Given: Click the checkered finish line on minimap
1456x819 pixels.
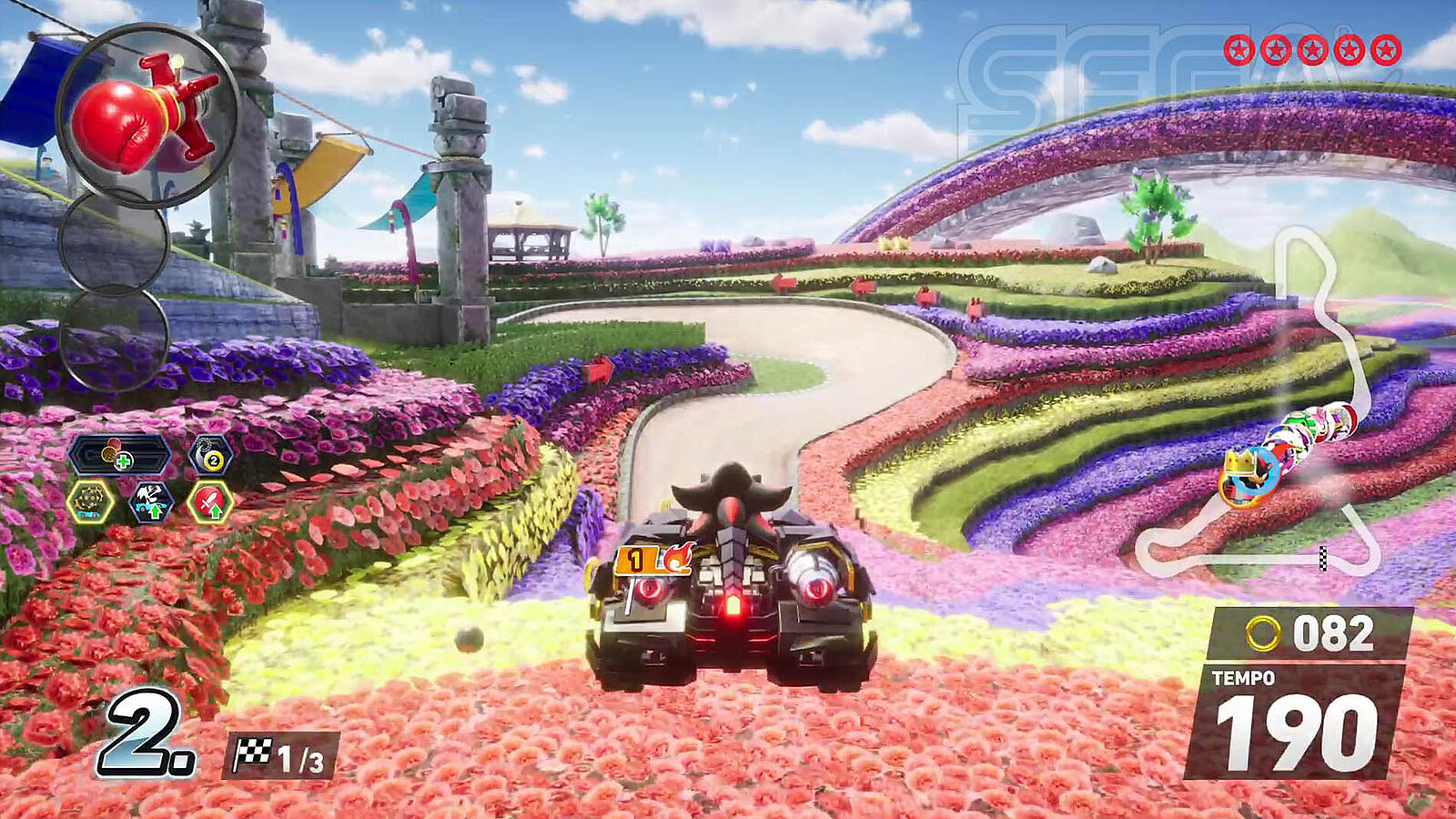Looking at the screenshot, I should 1322,557.
